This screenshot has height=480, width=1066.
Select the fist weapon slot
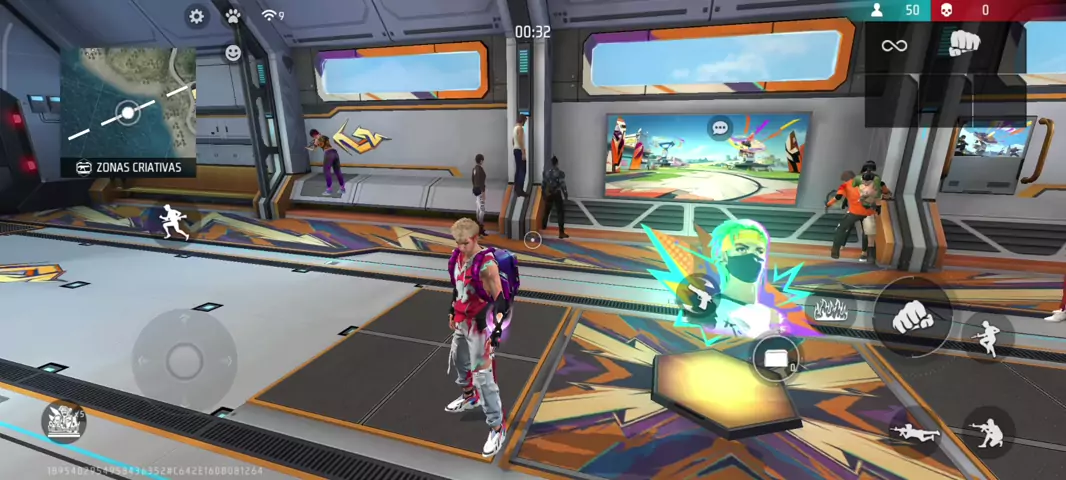[964, 43]
